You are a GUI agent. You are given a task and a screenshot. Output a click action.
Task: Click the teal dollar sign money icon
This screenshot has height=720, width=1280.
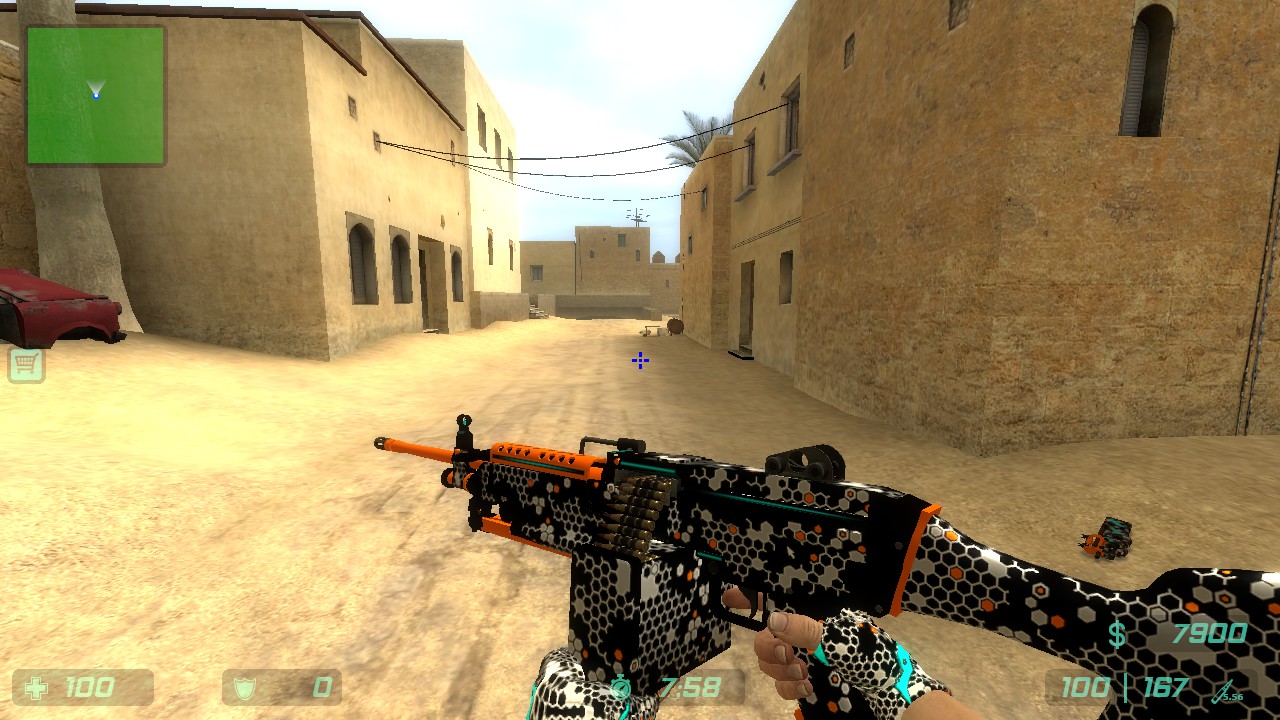[x=1118, y=632]
